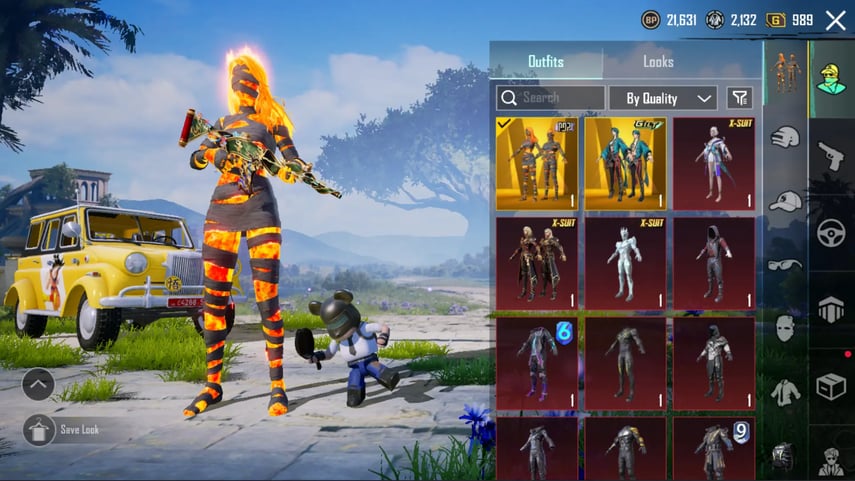The width and height of the screenshot is (855, 481).
Task: Select the equipped orange mummy outfit set
Action: pos(537,164)
